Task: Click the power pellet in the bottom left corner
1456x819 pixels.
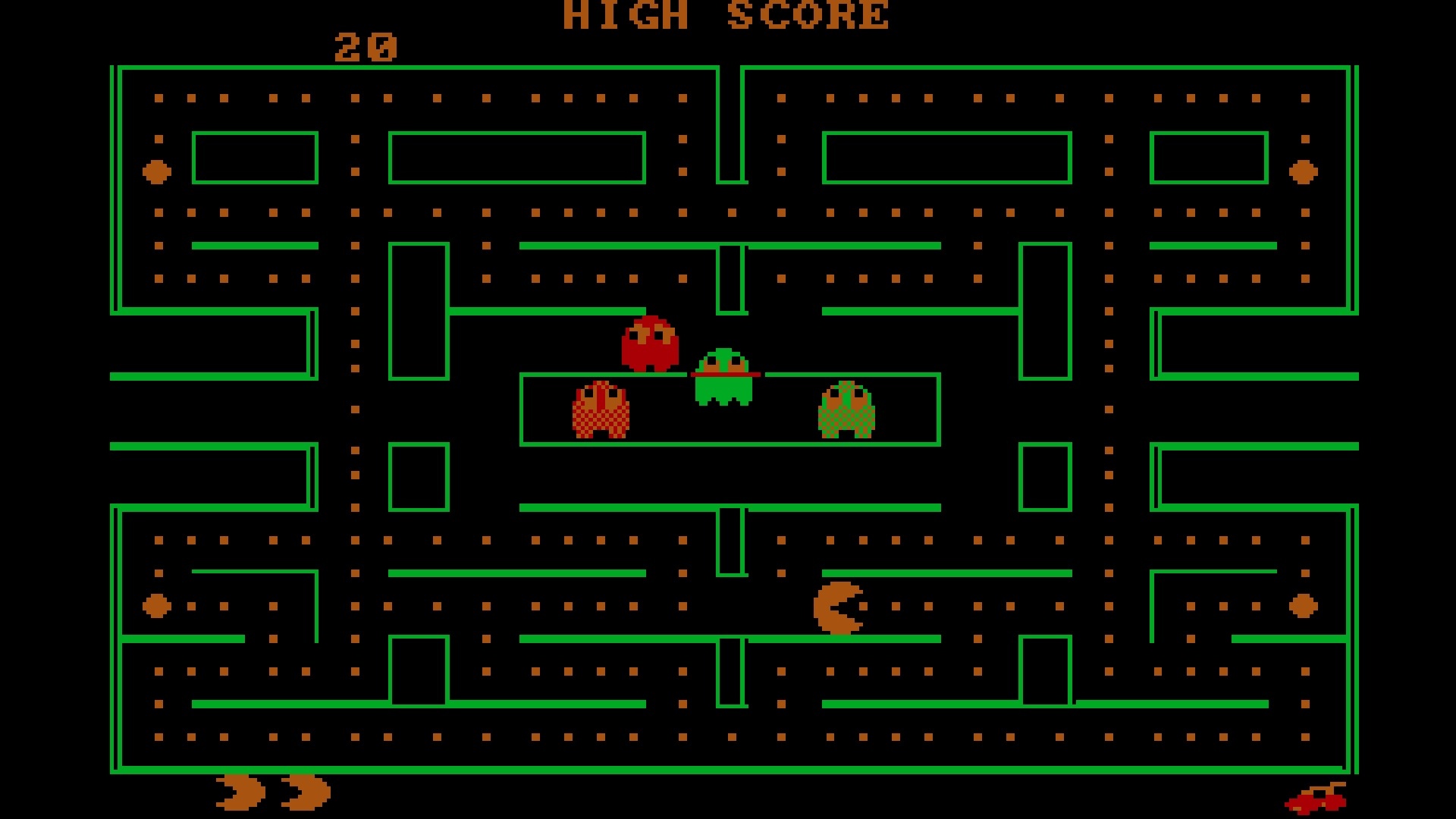Action: (155, 604)
